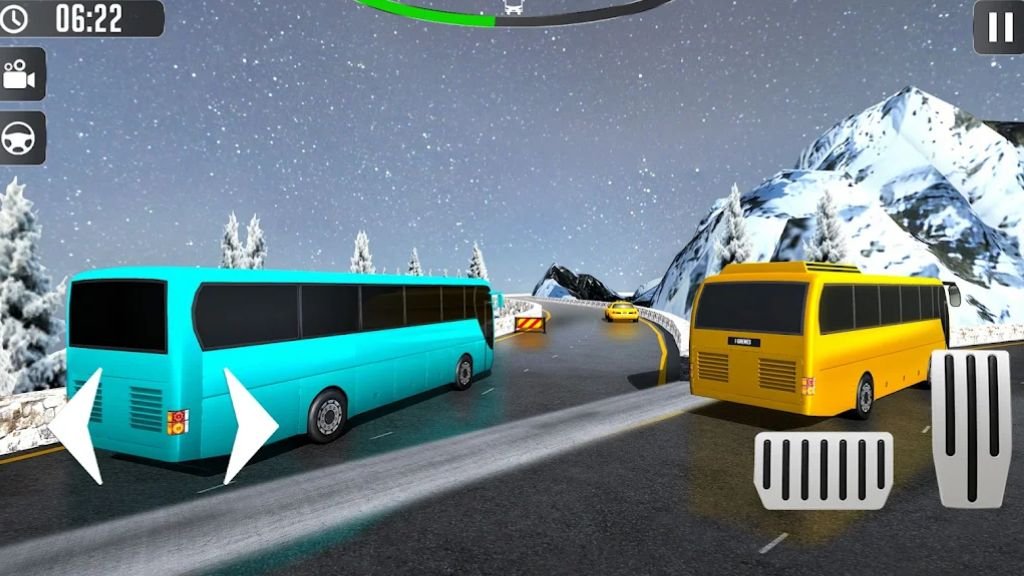Viewport: 1024px width, 576px height.
Task: Tap the tall accelerator pedal
Action: click(970, 428)
